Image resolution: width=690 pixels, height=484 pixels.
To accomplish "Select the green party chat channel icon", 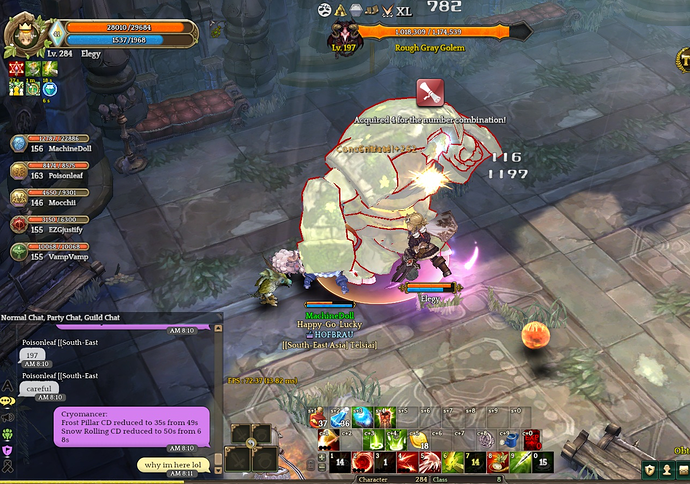I will (8, 434).
